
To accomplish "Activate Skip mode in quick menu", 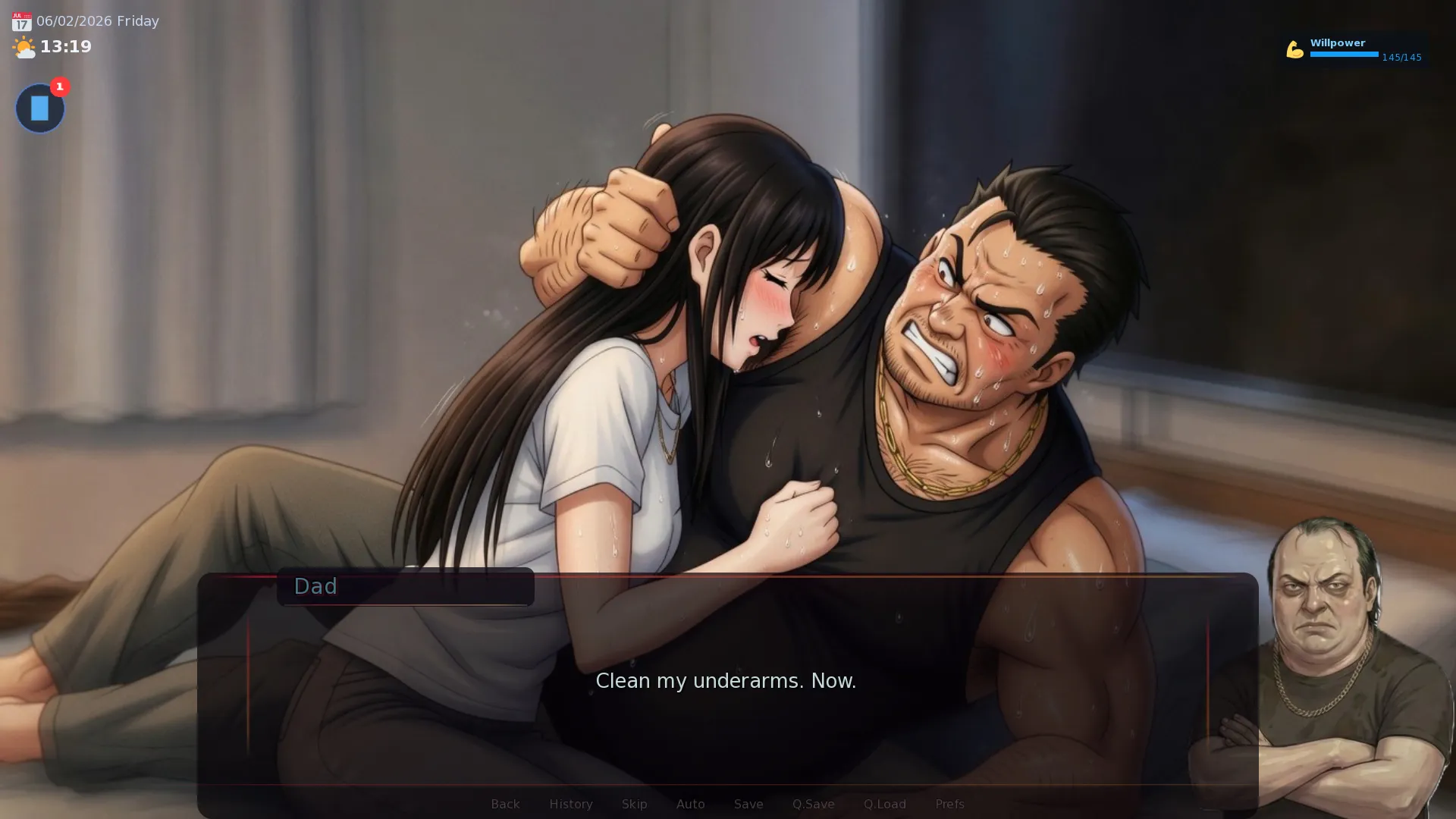I will click(x=634, y=804).
